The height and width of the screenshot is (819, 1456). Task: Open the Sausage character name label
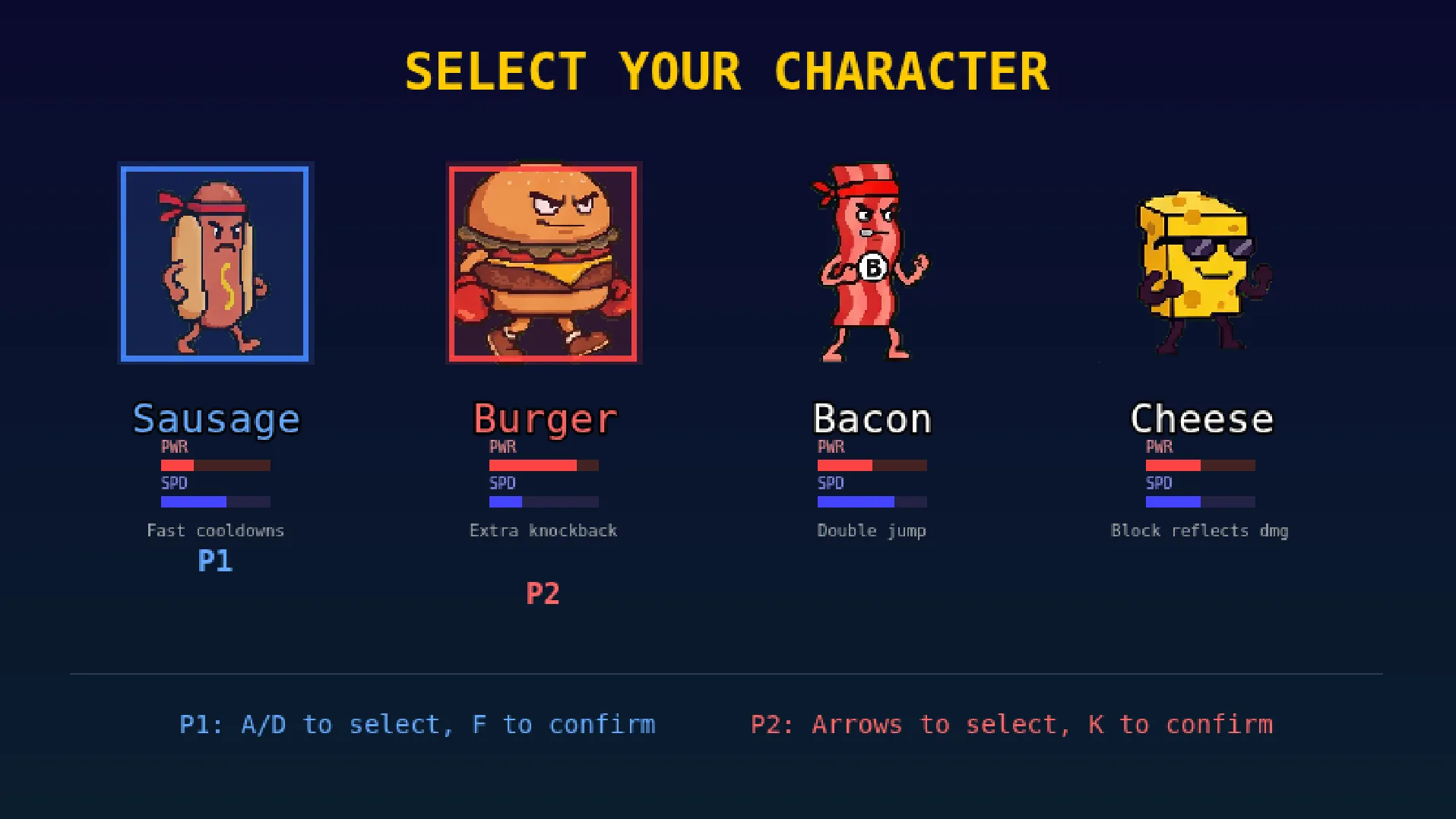pos(216,418)
